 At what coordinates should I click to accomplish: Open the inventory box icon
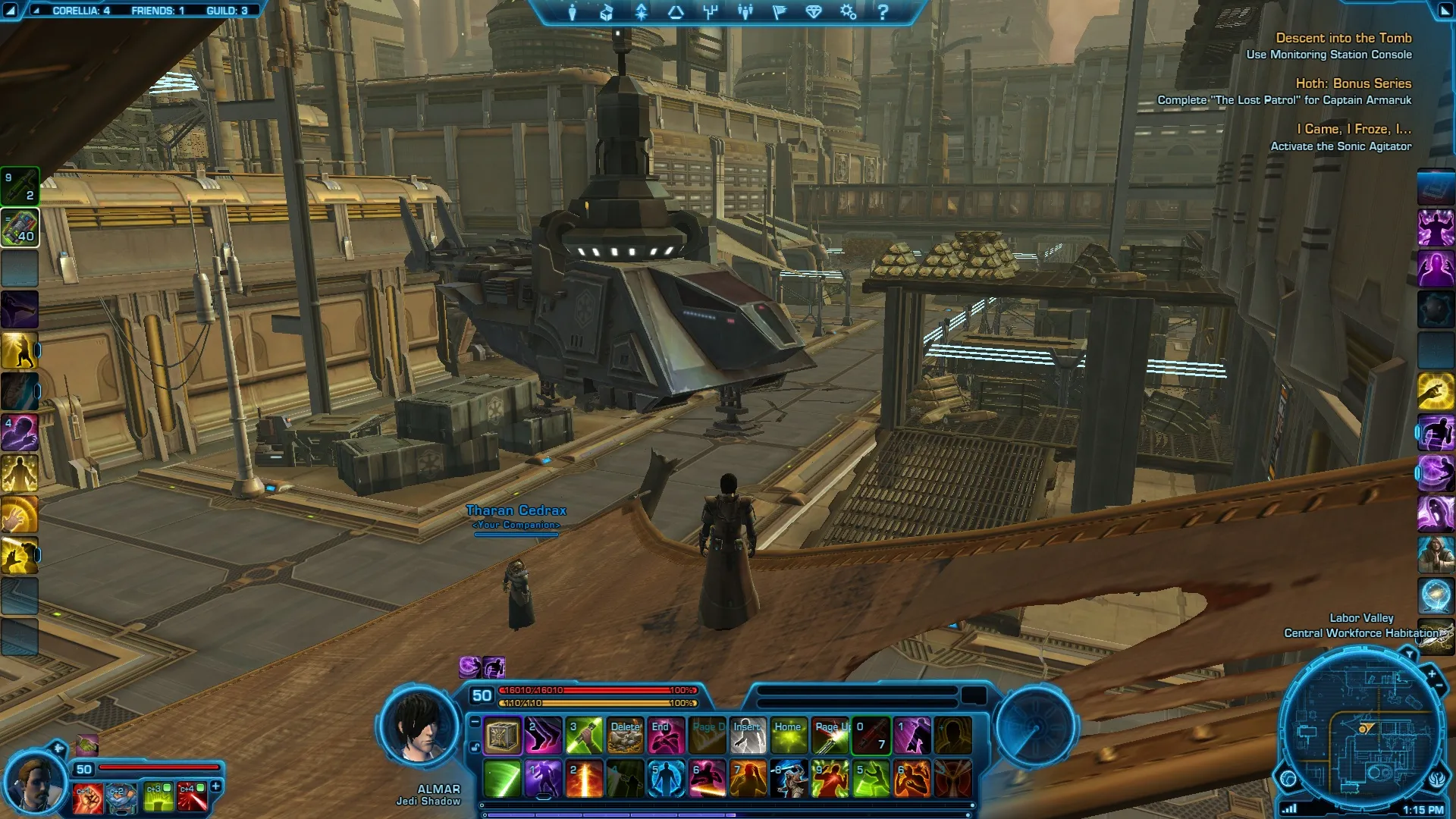point(607,12)
